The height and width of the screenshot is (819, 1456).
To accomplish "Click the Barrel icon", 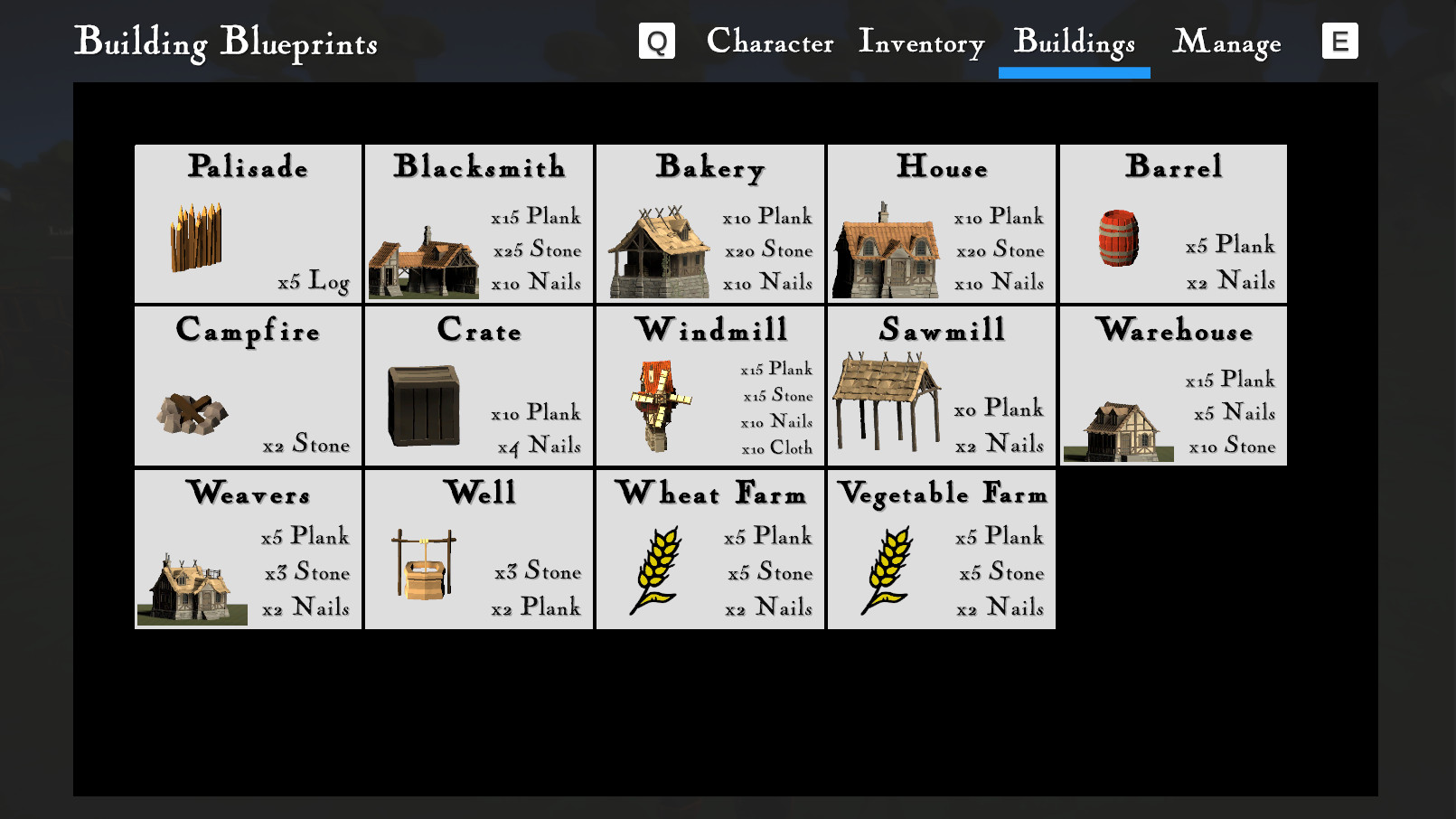I will (1120, 240).
